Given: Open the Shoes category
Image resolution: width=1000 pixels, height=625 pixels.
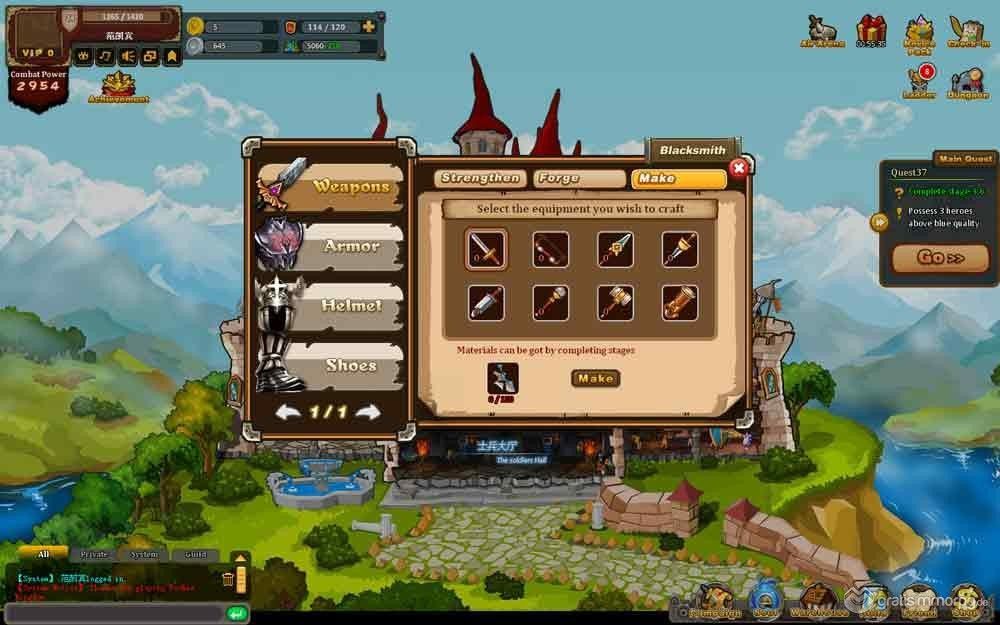Looking at the screenshot, I should (331, 365).
